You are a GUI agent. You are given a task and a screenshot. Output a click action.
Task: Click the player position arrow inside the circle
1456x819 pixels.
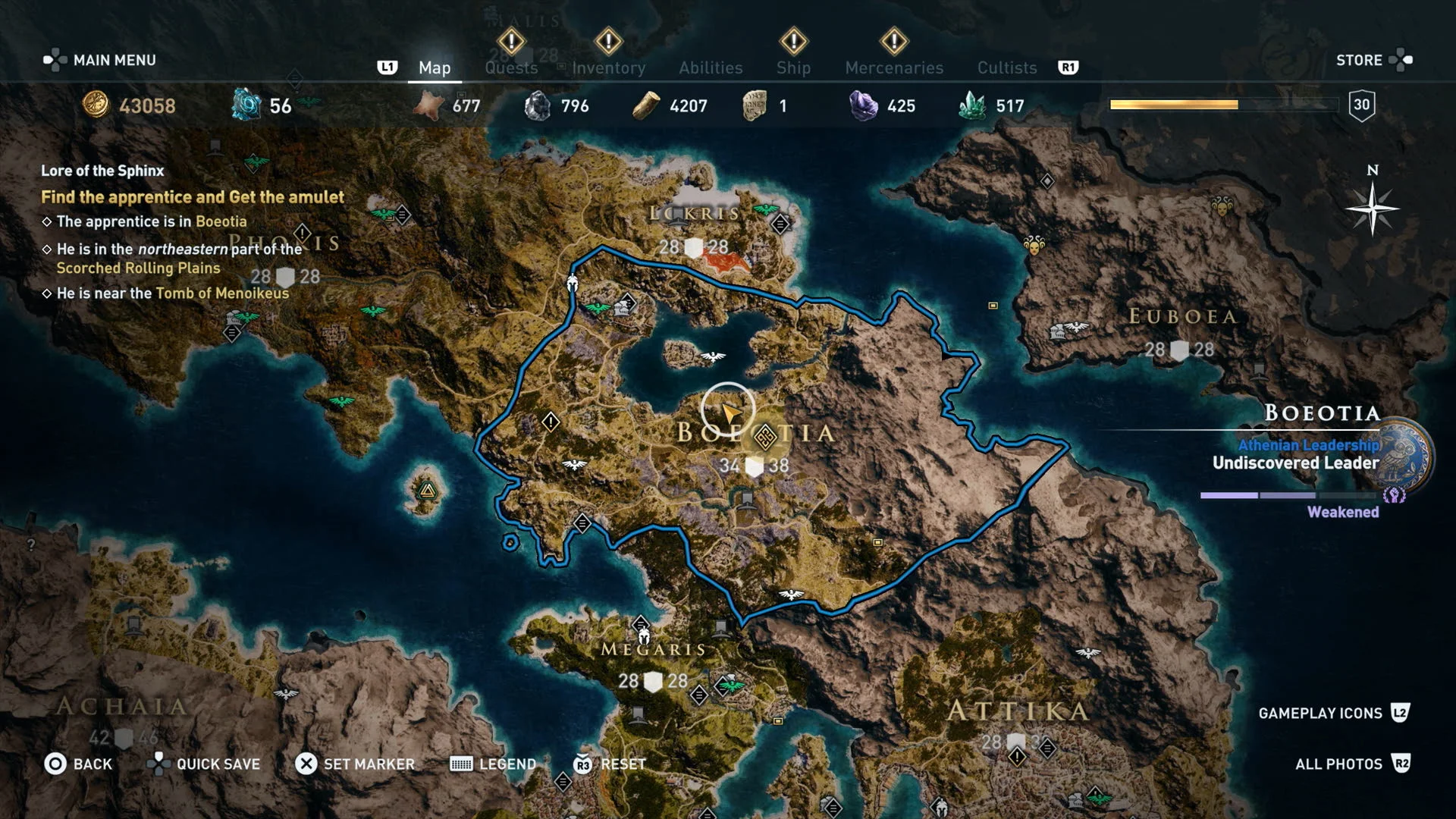click(x=730, y=412)
